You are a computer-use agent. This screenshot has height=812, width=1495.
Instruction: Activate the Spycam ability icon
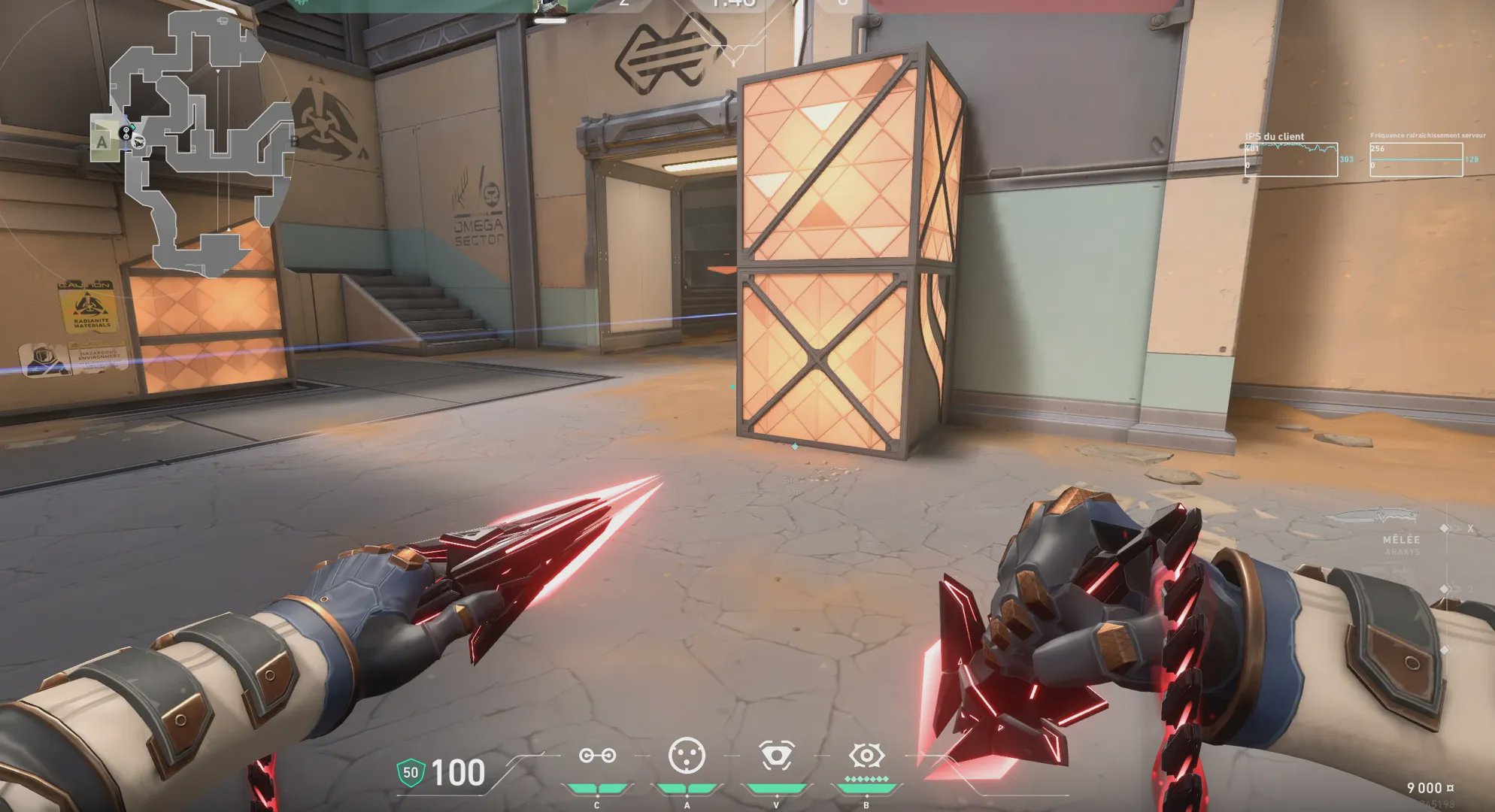776,755
